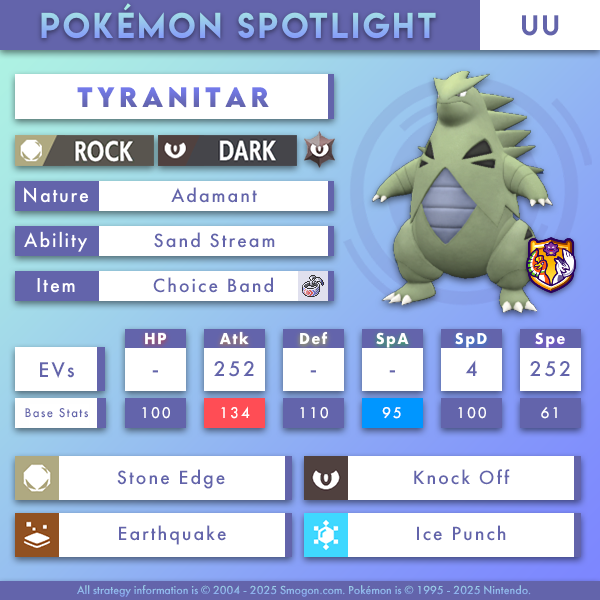The width and height of the screenshot is (600, 600).
Task: Click the Adamant nature field
Action: (213, 196)
